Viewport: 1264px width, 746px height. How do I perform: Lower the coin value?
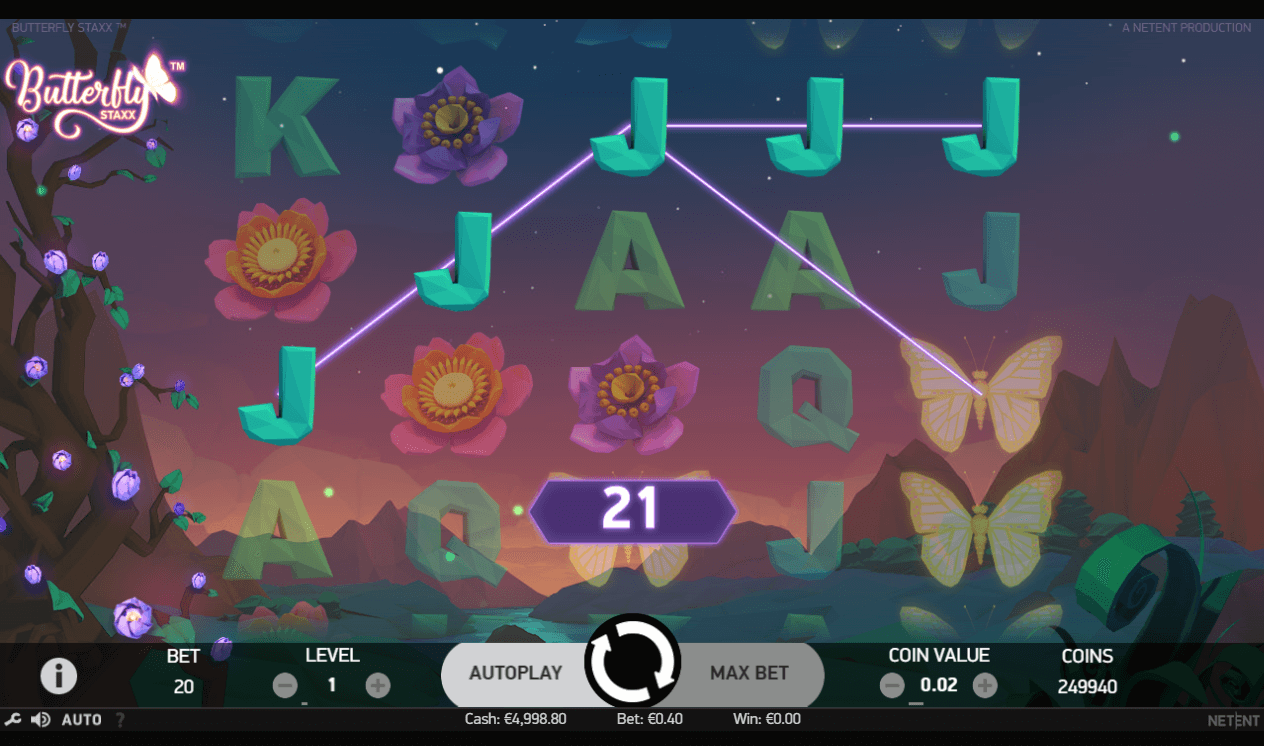pyautogui.click(x=892, y=685)
